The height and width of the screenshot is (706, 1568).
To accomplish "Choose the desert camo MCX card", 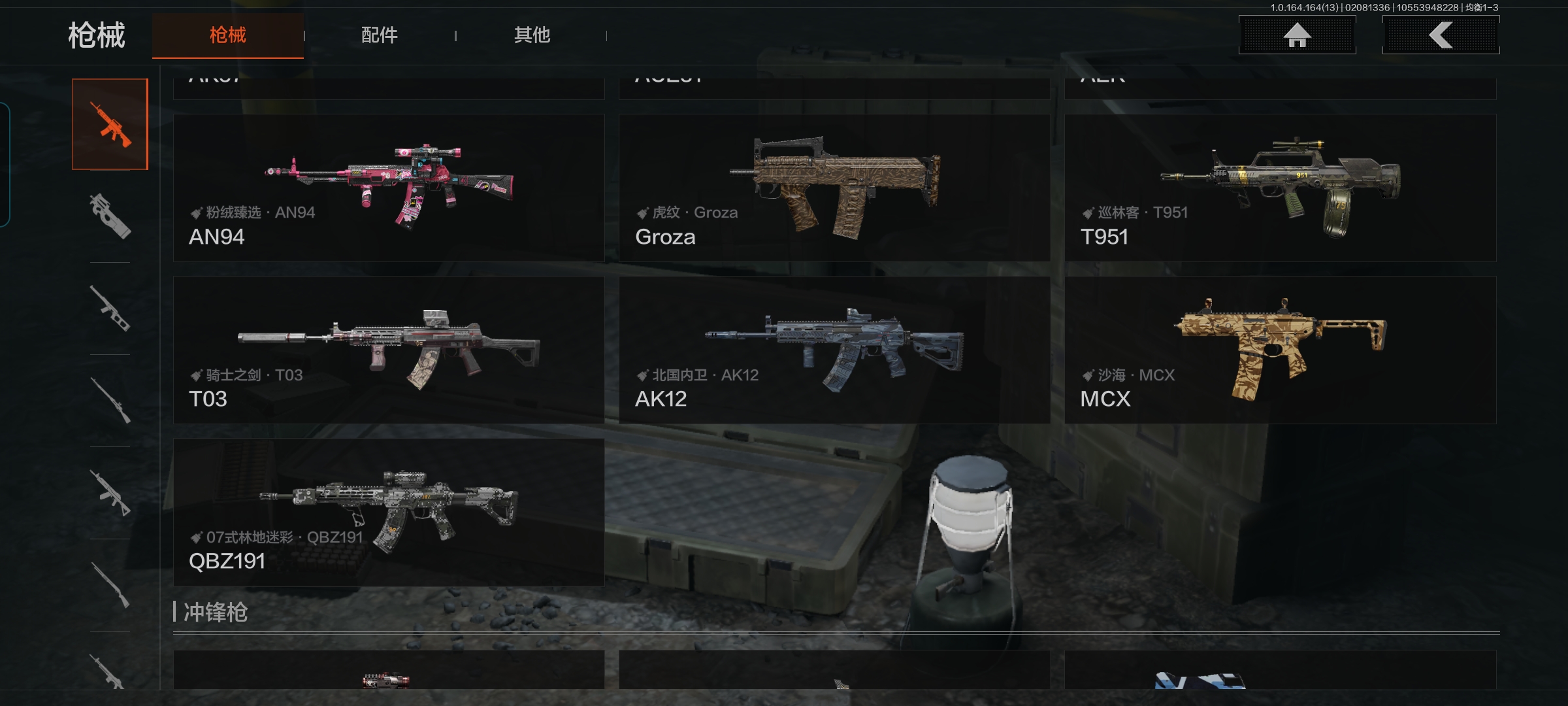I will pos(1280,350).
